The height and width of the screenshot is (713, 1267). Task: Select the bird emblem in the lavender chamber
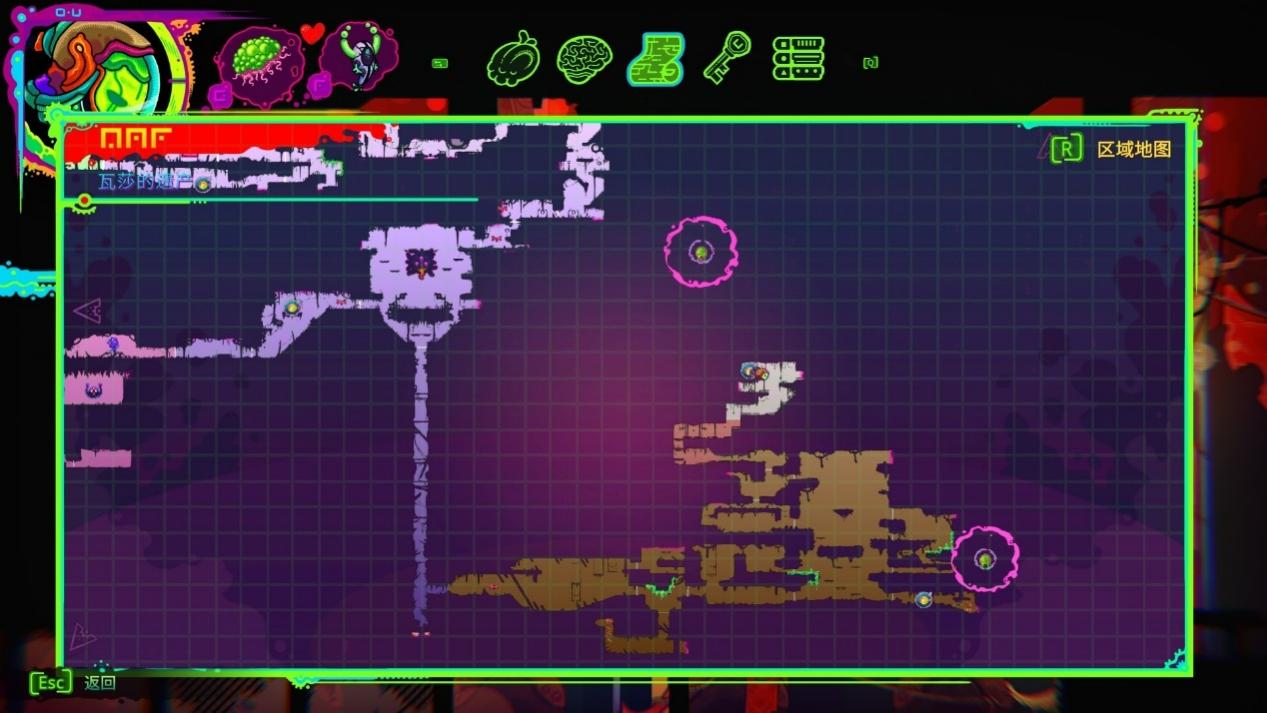421,265
